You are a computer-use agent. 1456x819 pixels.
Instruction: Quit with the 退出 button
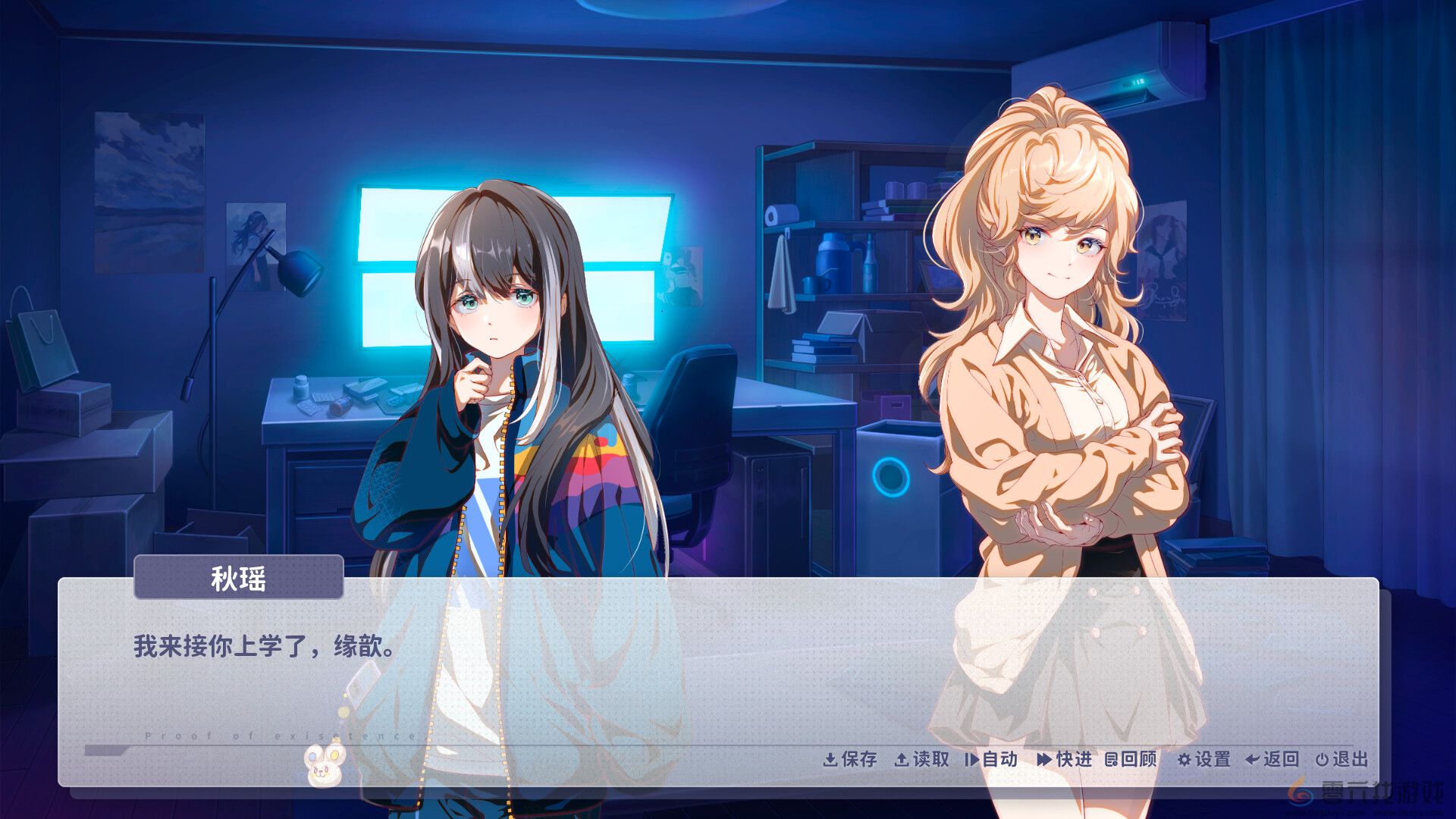(1341, 759)
